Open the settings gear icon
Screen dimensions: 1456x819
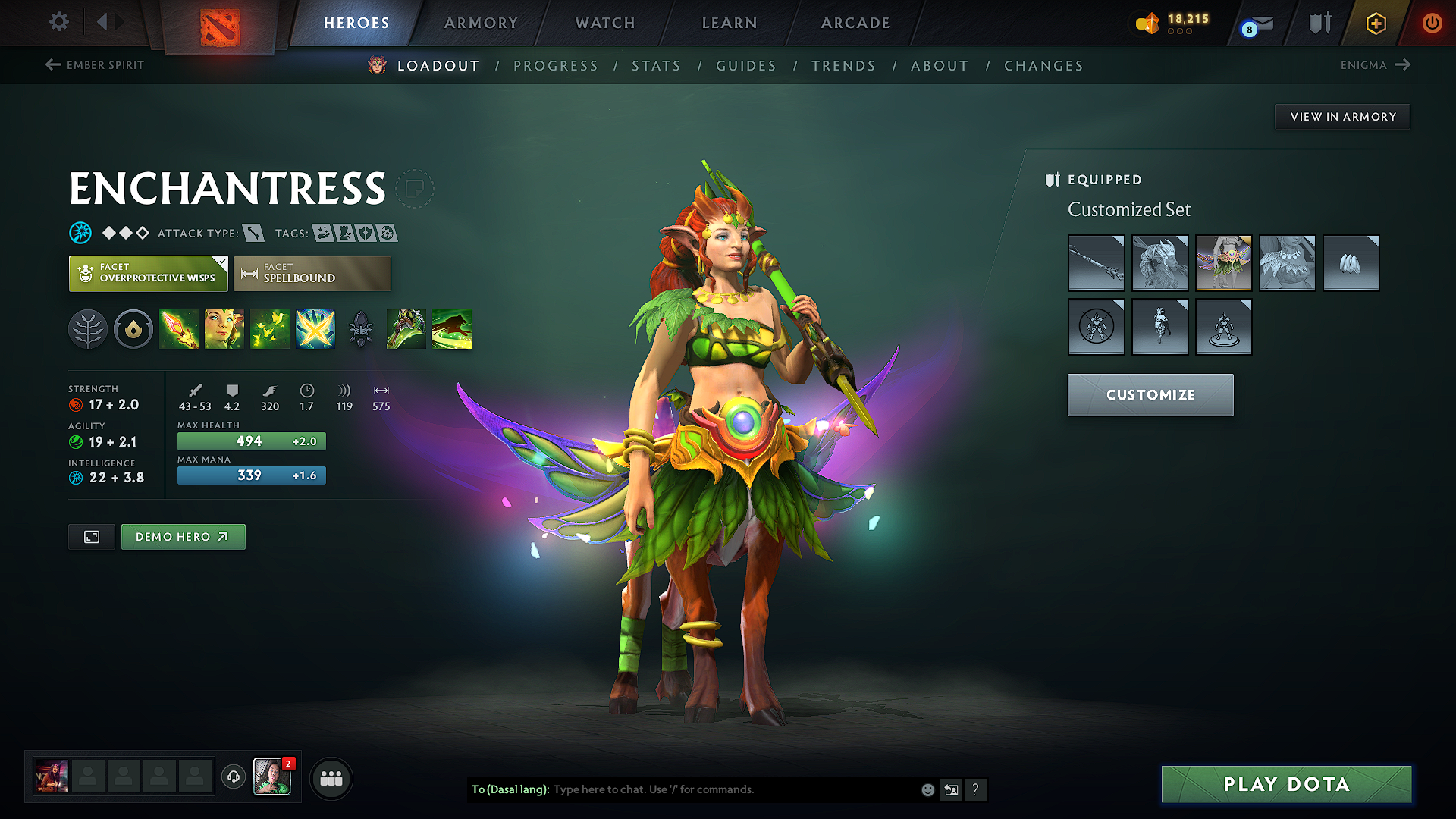(58, 22)
